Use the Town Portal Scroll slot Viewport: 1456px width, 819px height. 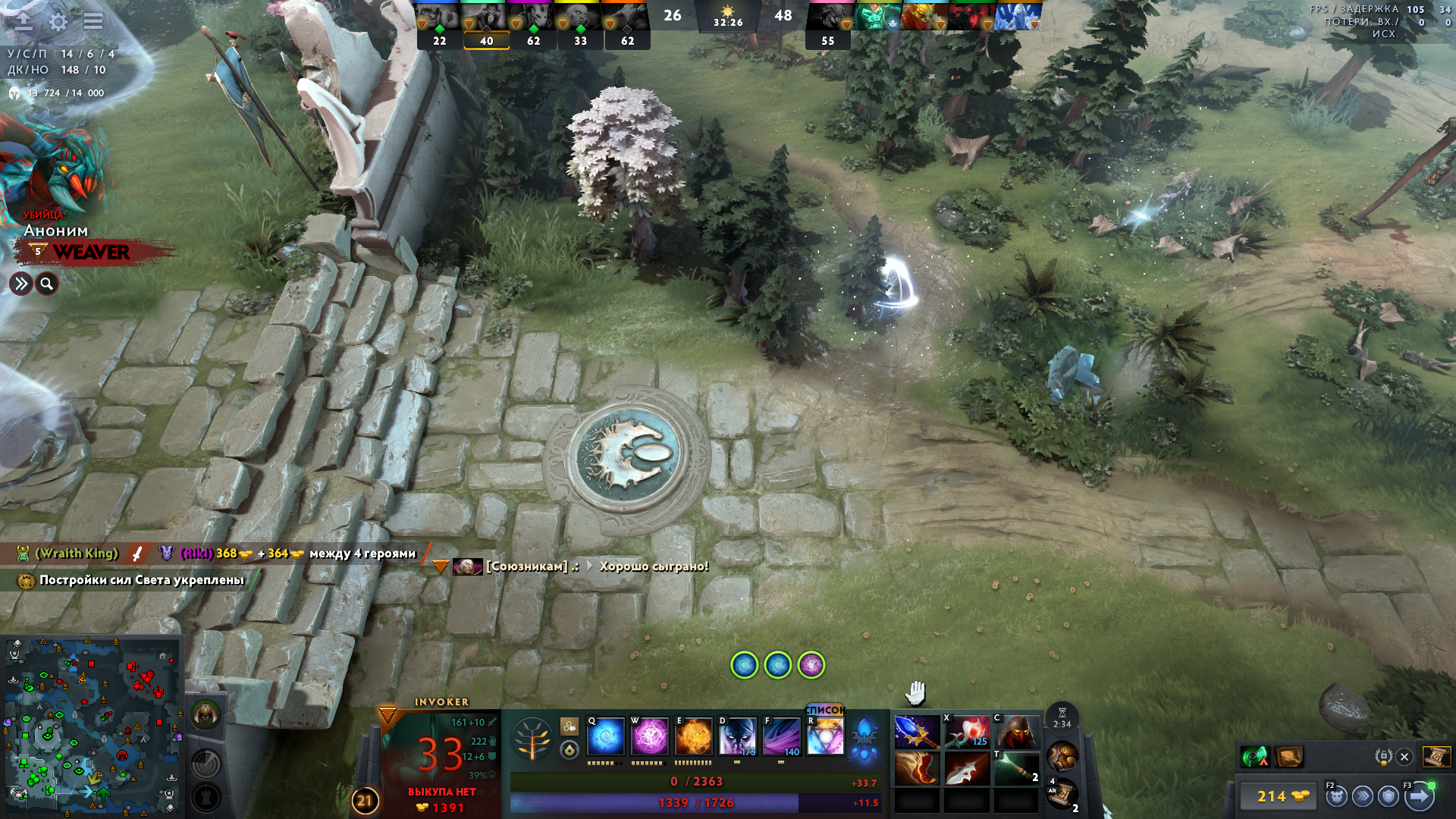(x=1062, y=795)
